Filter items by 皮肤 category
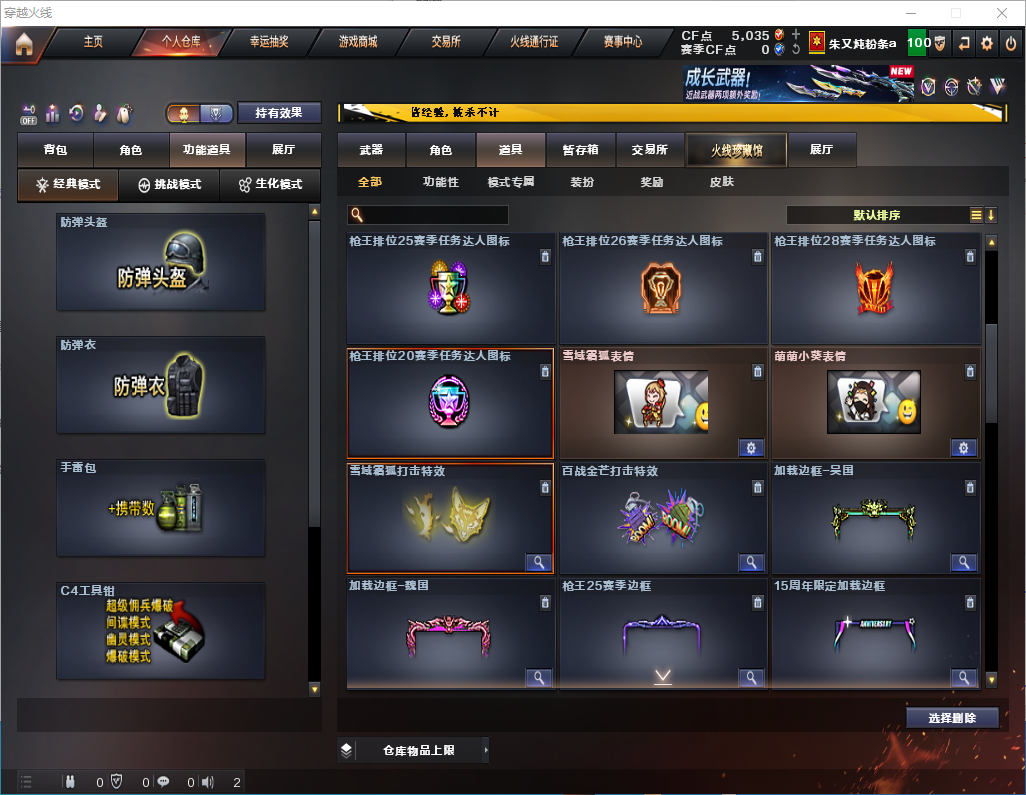This screenshot has width=1026, height=795. [721, 183]
